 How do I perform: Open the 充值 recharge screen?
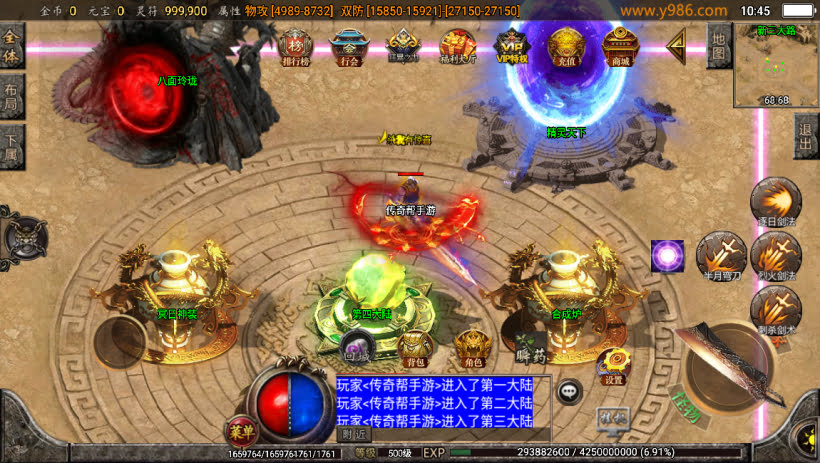tap(565, 45)
